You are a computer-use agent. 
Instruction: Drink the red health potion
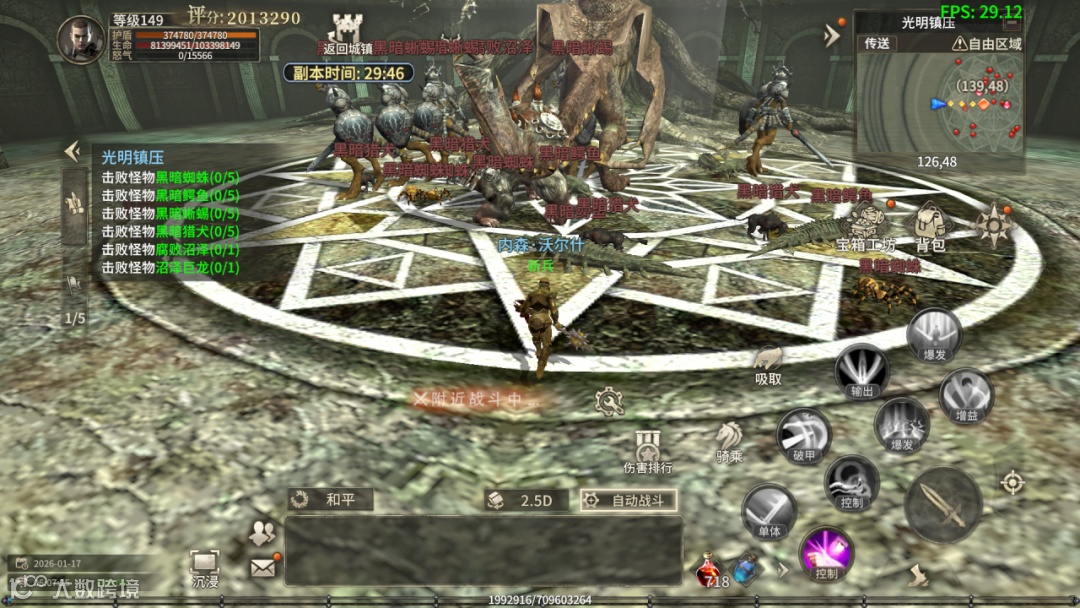coord(709,571)
